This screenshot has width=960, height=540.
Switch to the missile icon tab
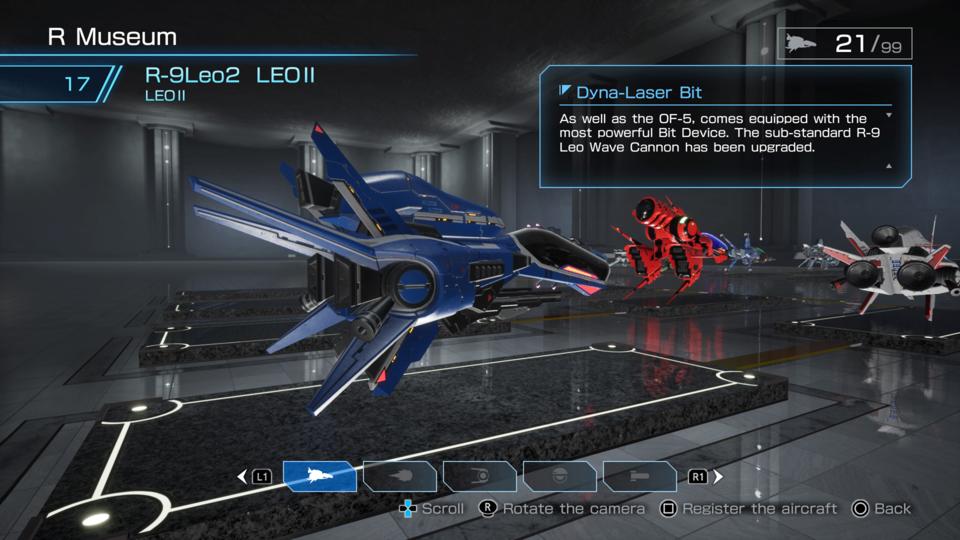(639, 476)
